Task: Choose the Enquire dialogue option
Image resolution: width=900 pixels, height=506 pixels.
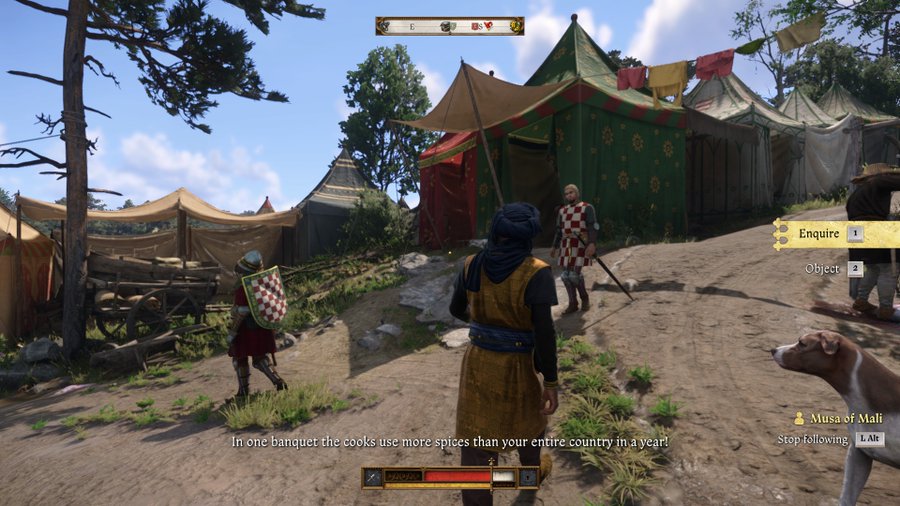Action: (x=820, y=234)
